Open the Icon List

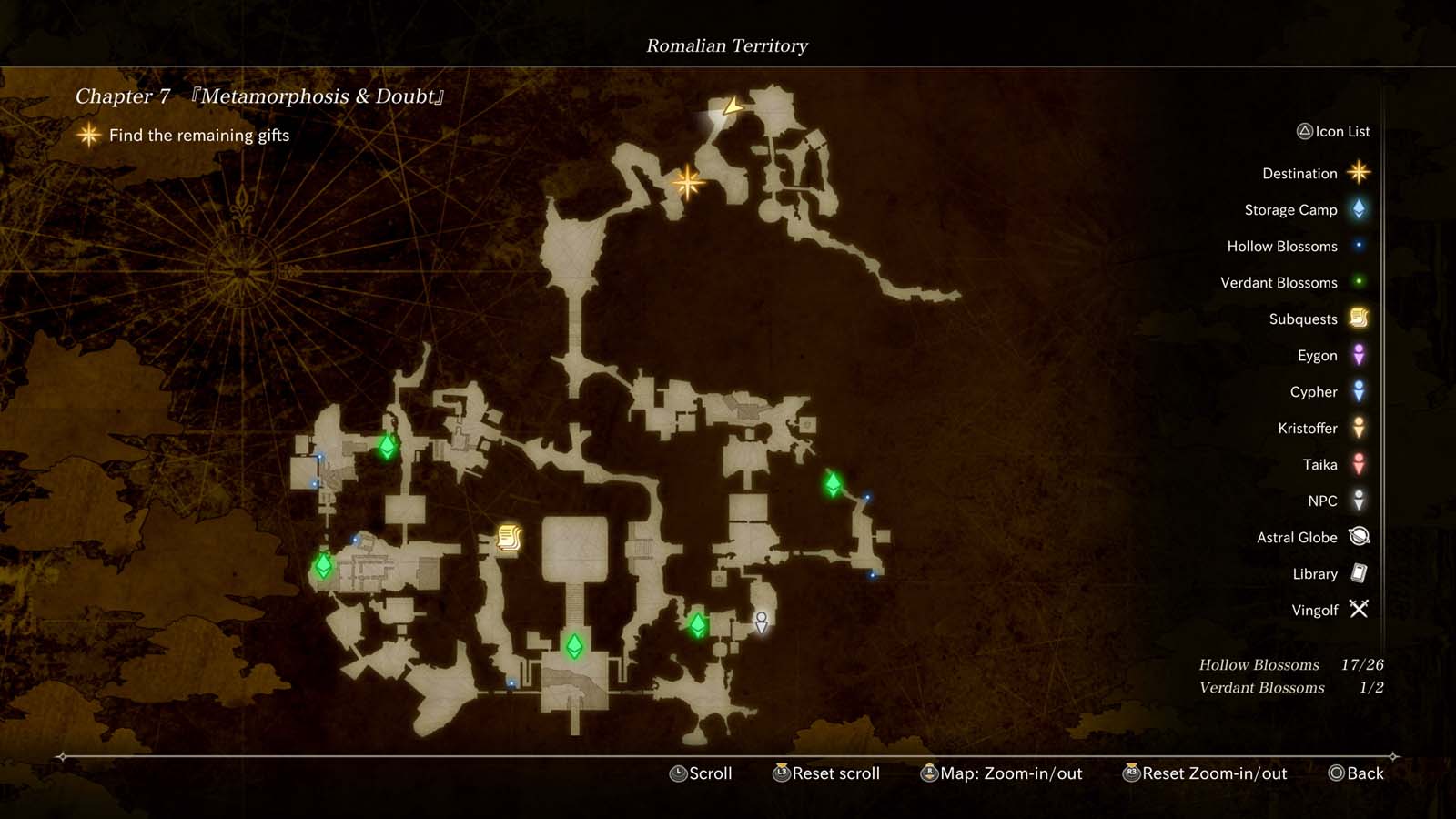pos(1335,131)
